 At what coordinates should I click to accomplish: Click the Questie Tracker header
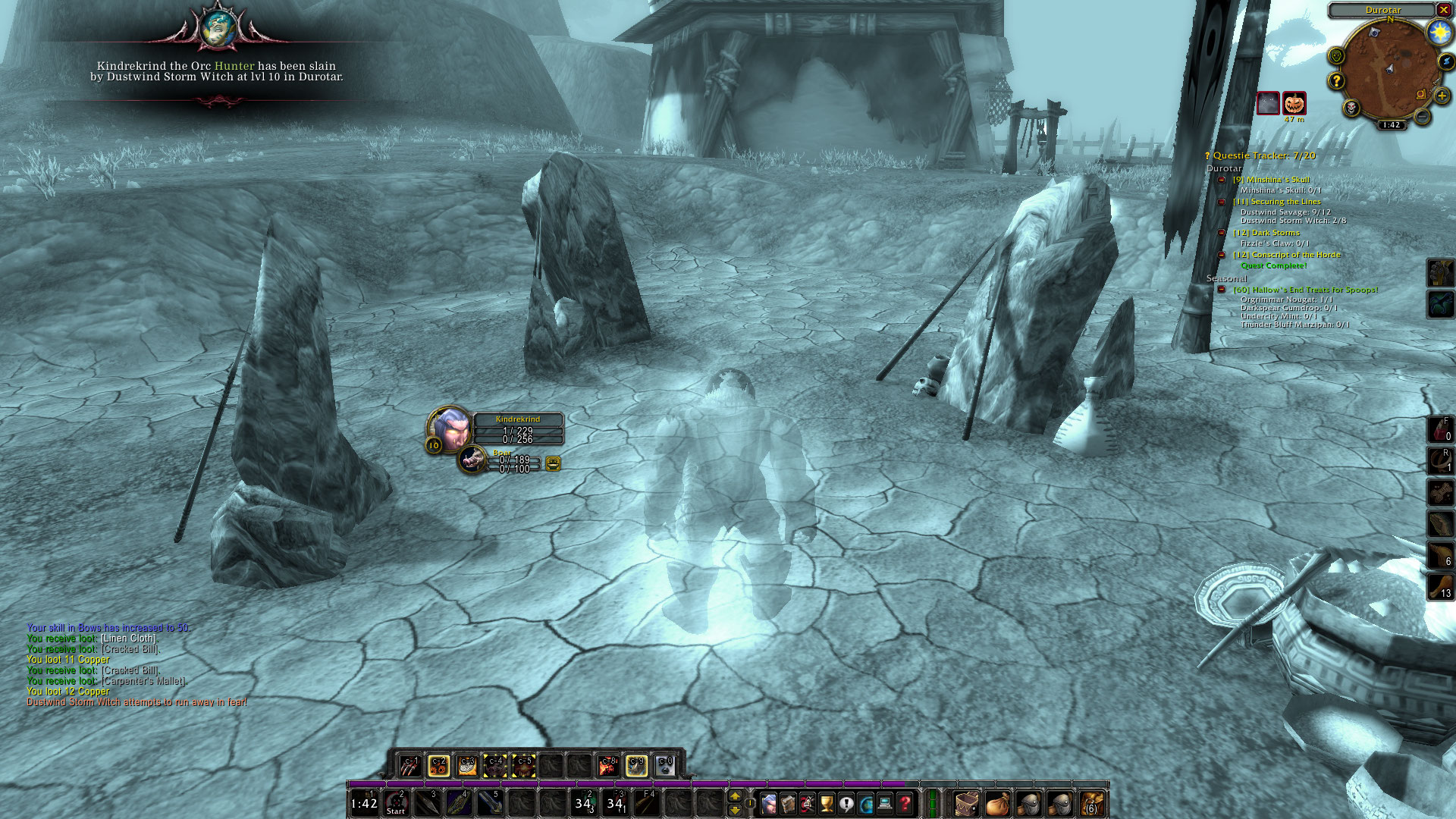(x=1263, y=155)
